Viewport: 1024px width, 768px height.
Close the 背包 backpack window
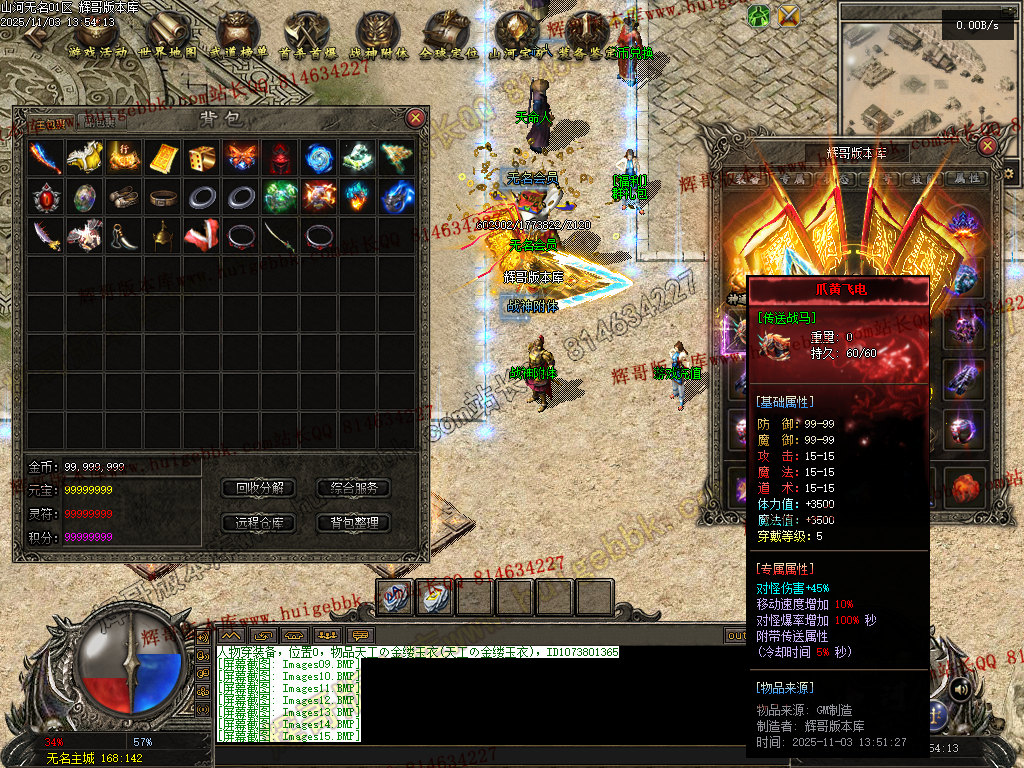pyautogui.click(x=416, y=118)
